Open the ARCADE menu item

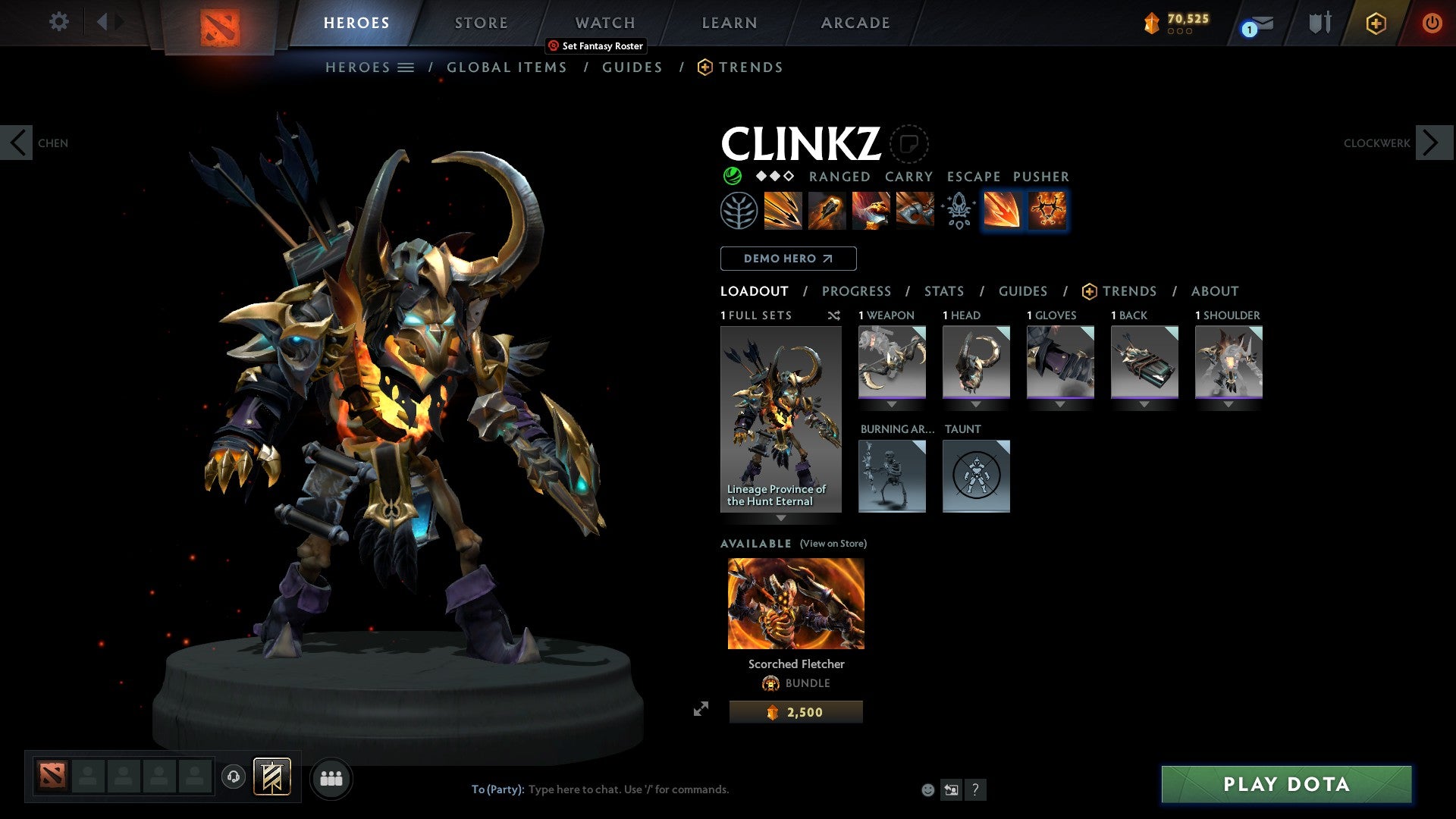coord(855,23)
